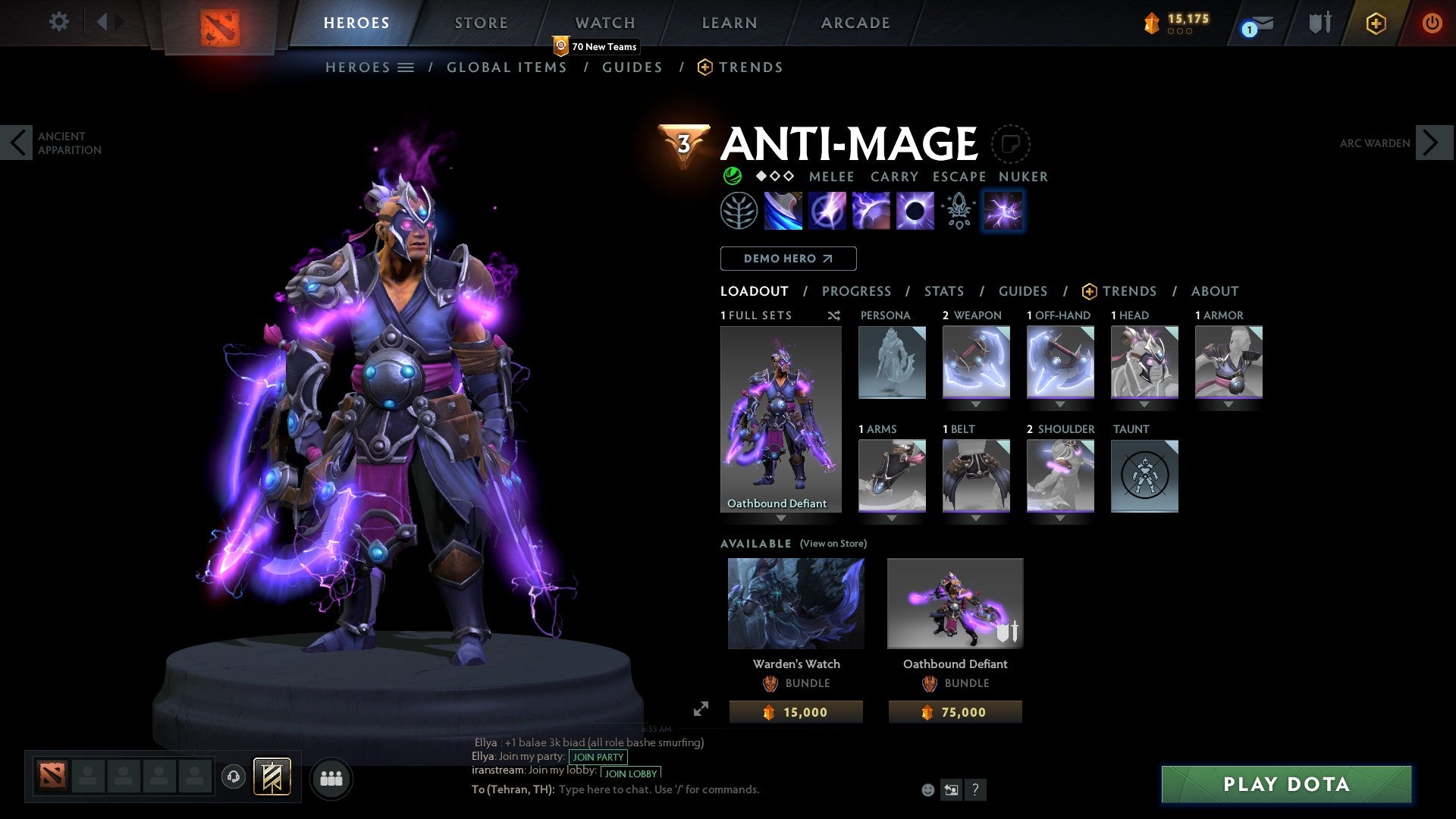1456x819 pixels.
Task: Select the Aghanim's Scepter upgrade icon
Action: (x=958, y=210)
